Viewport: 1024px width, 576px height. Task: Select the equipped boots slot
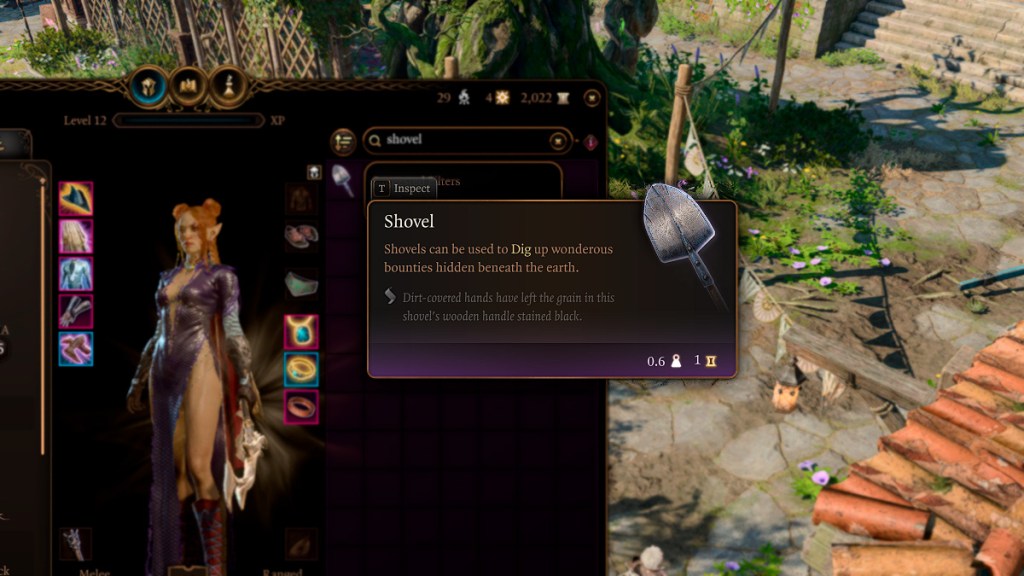pos(76,348)
